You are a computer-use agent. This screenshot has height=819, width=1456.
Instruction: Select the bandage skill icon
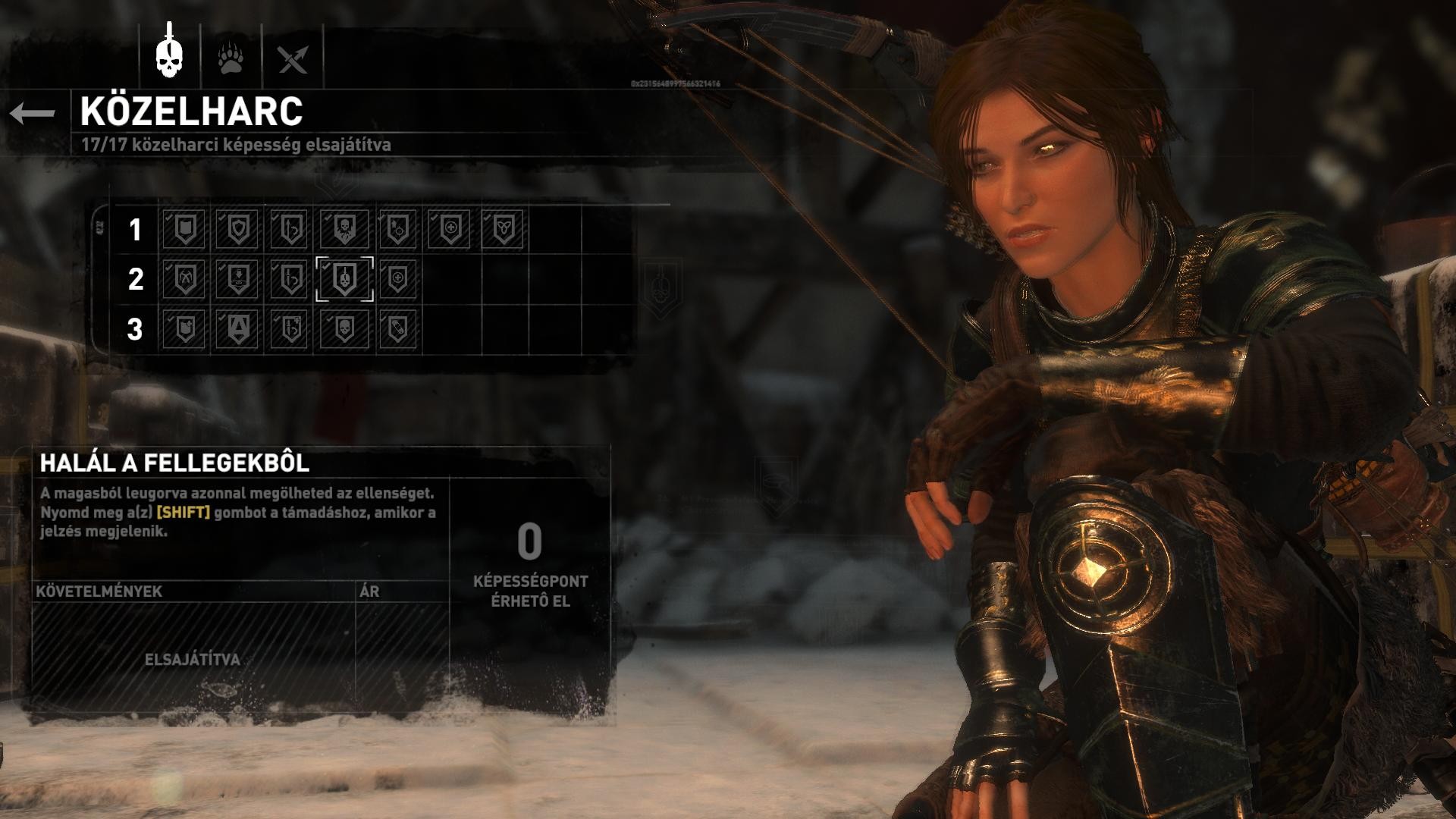(x=397, y=329)
